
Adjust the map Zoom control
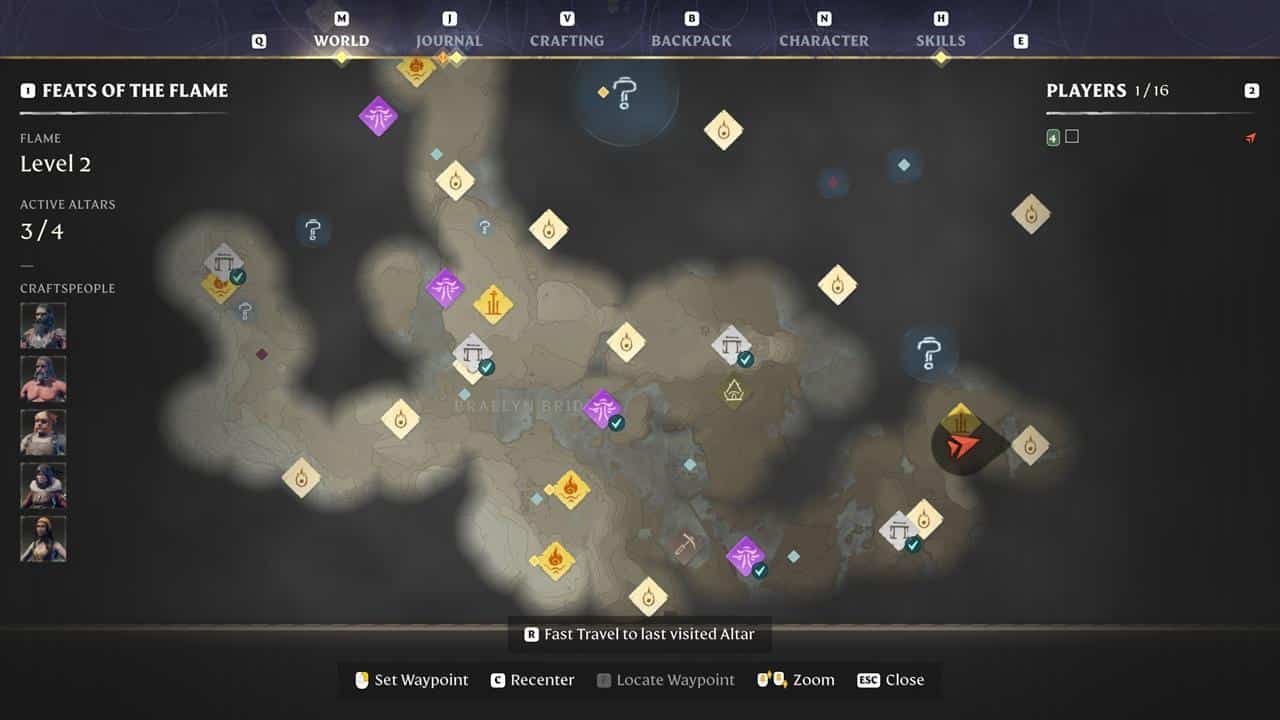pos(795,679)
